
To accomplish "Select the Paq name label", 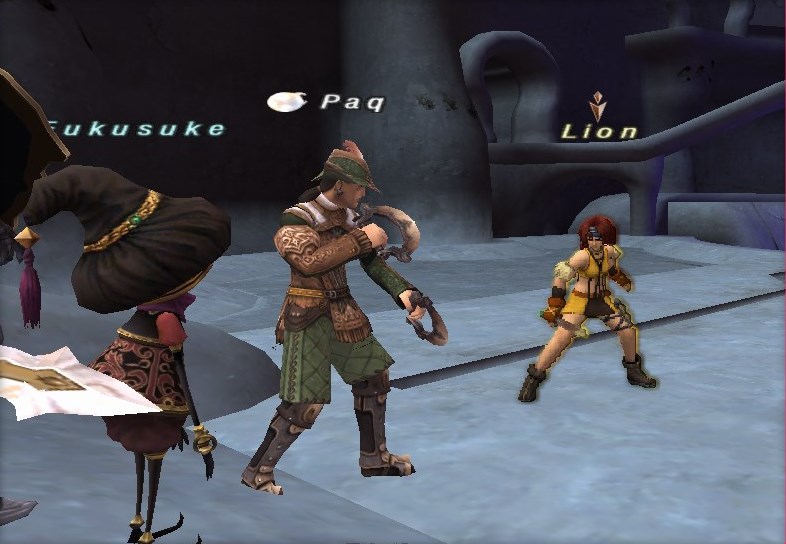I will [351, 102].
